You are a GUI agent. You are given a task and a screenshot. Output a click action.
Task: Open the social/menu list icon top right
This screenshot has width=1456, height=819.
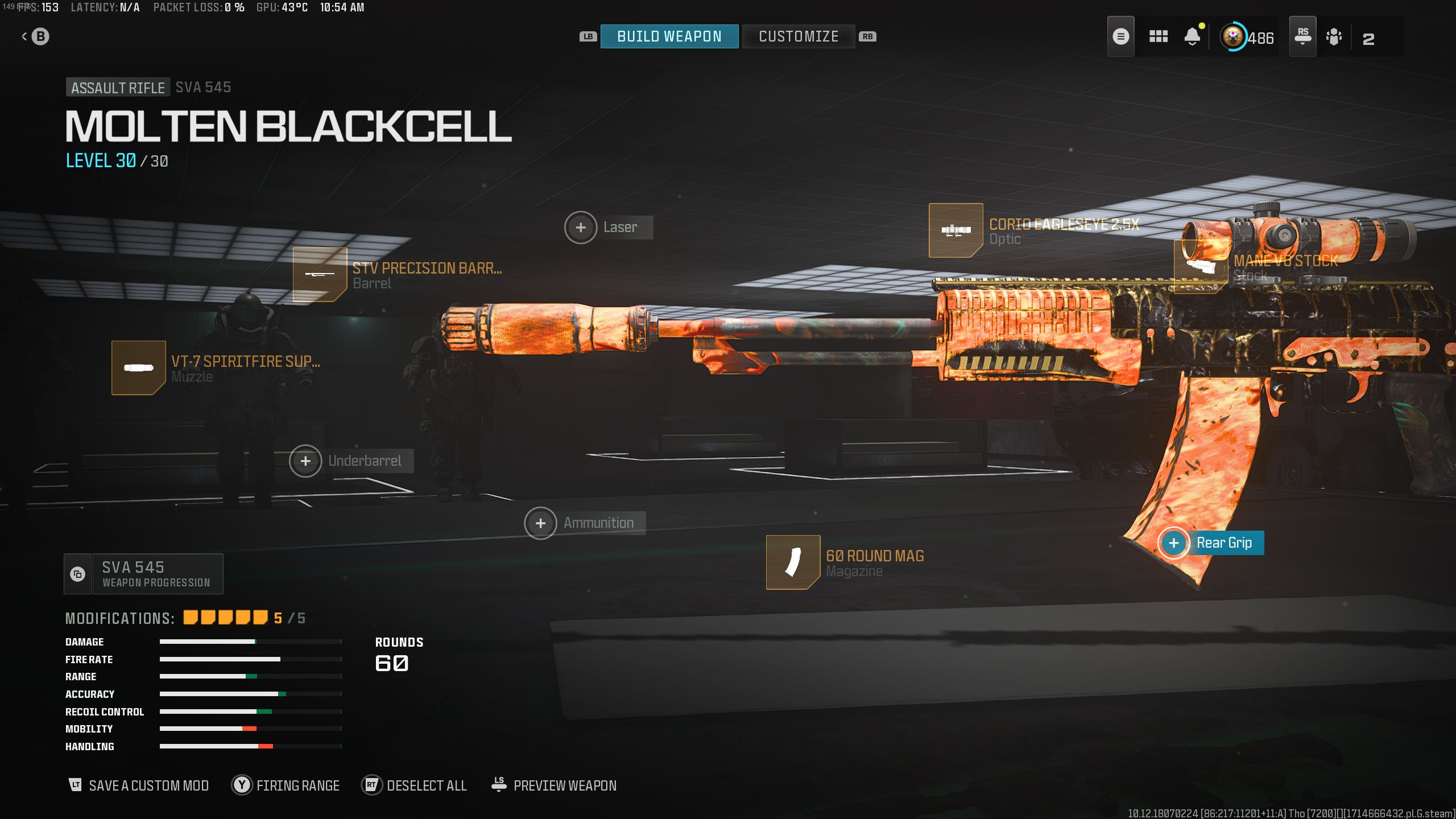[x=1120, y=36]
